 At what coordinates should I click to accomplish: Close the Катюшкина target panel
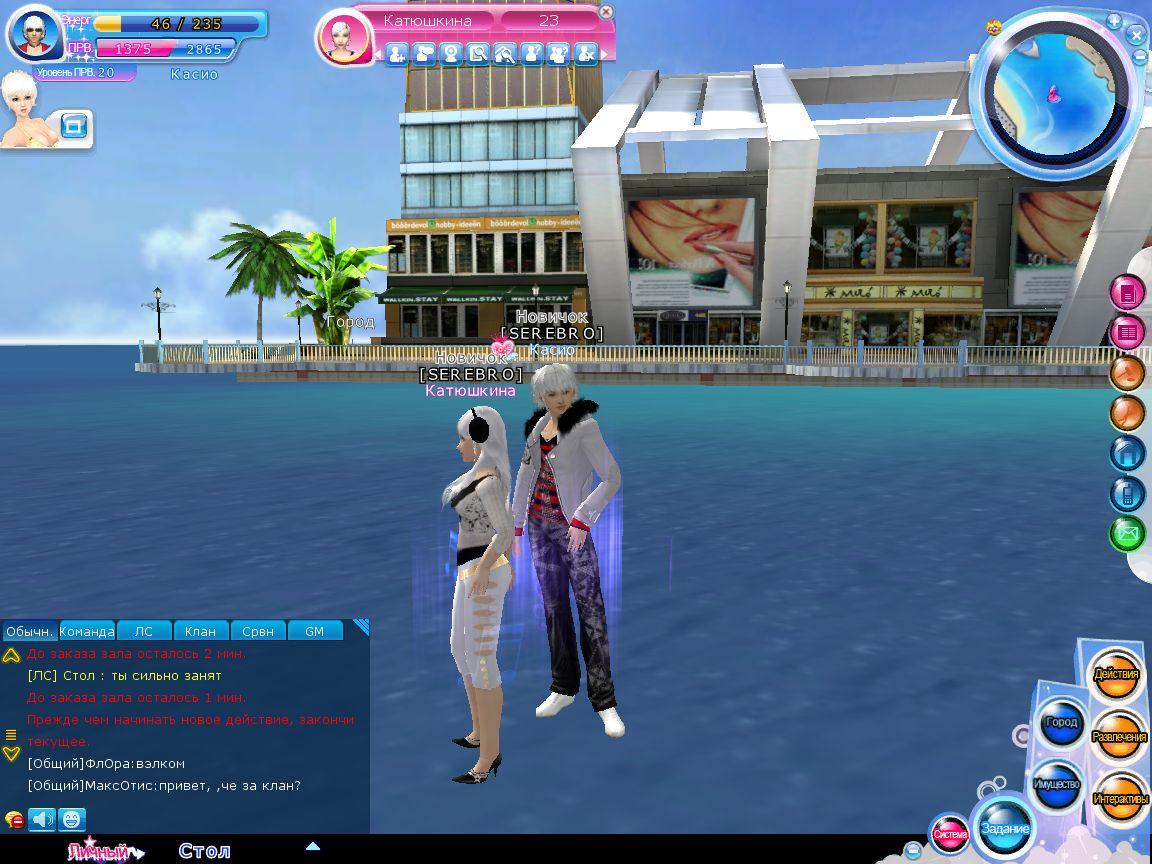pos(606,13)
